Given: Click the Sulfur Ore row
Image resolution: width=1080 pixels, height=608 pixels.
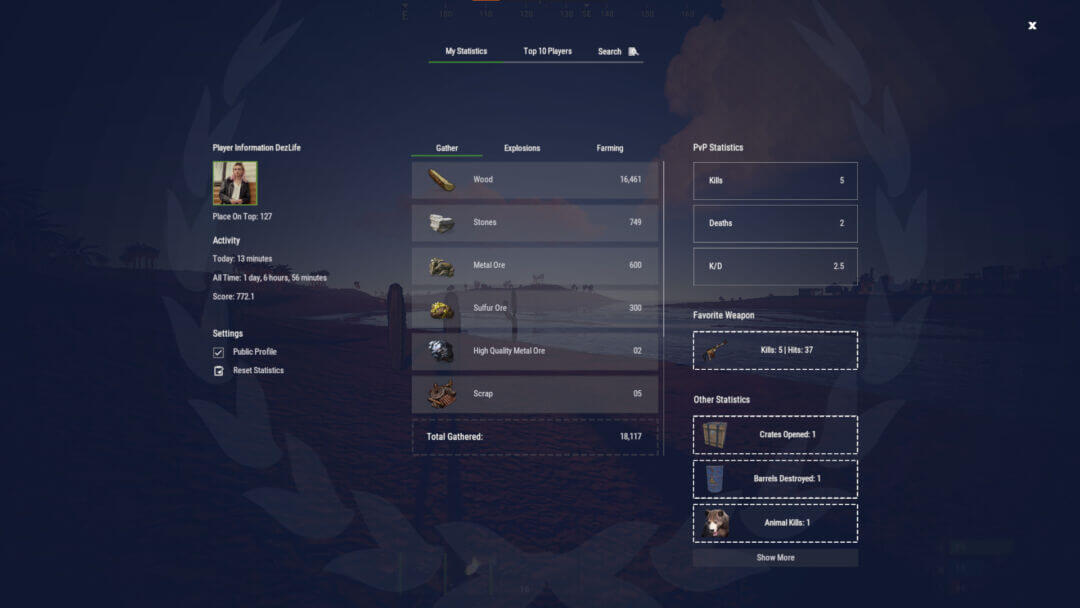Looking at the screenshot, I should click(x=535, y=308).
